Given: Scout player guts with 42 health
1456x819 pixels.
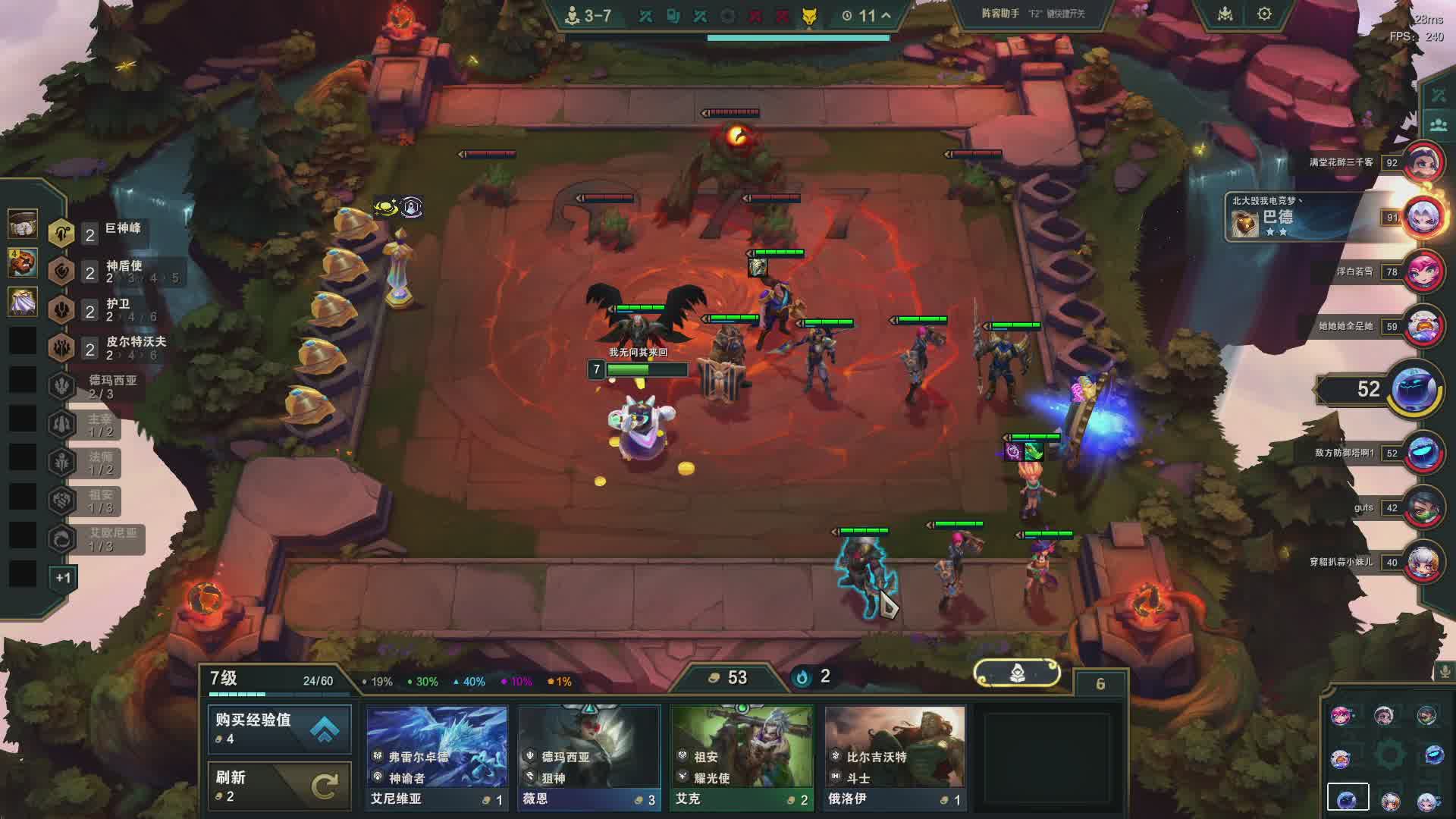Looking at the screenshot, I should click(x=1423, y=507).
